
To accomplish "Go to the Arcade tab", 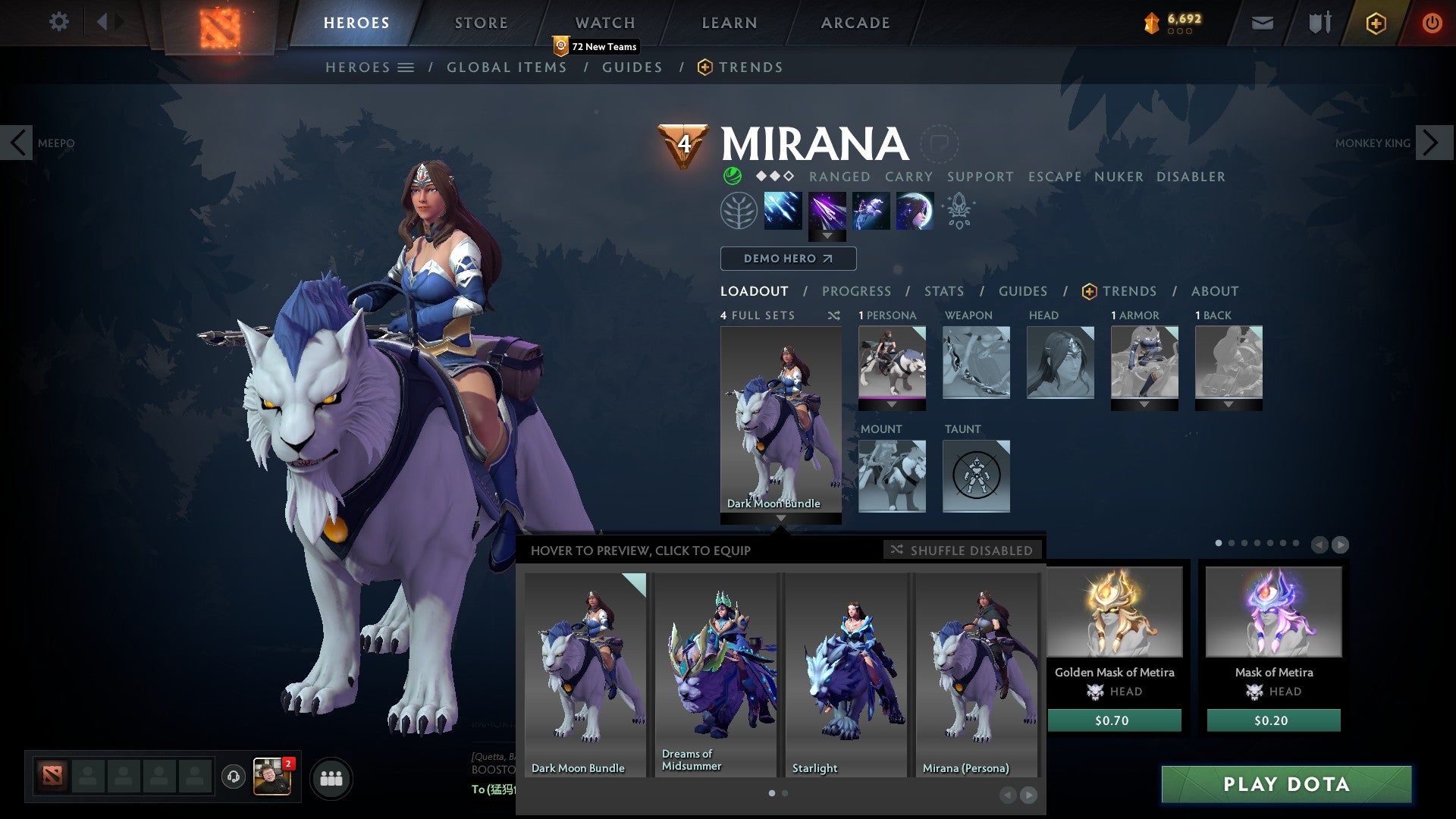I will [855, 23].
